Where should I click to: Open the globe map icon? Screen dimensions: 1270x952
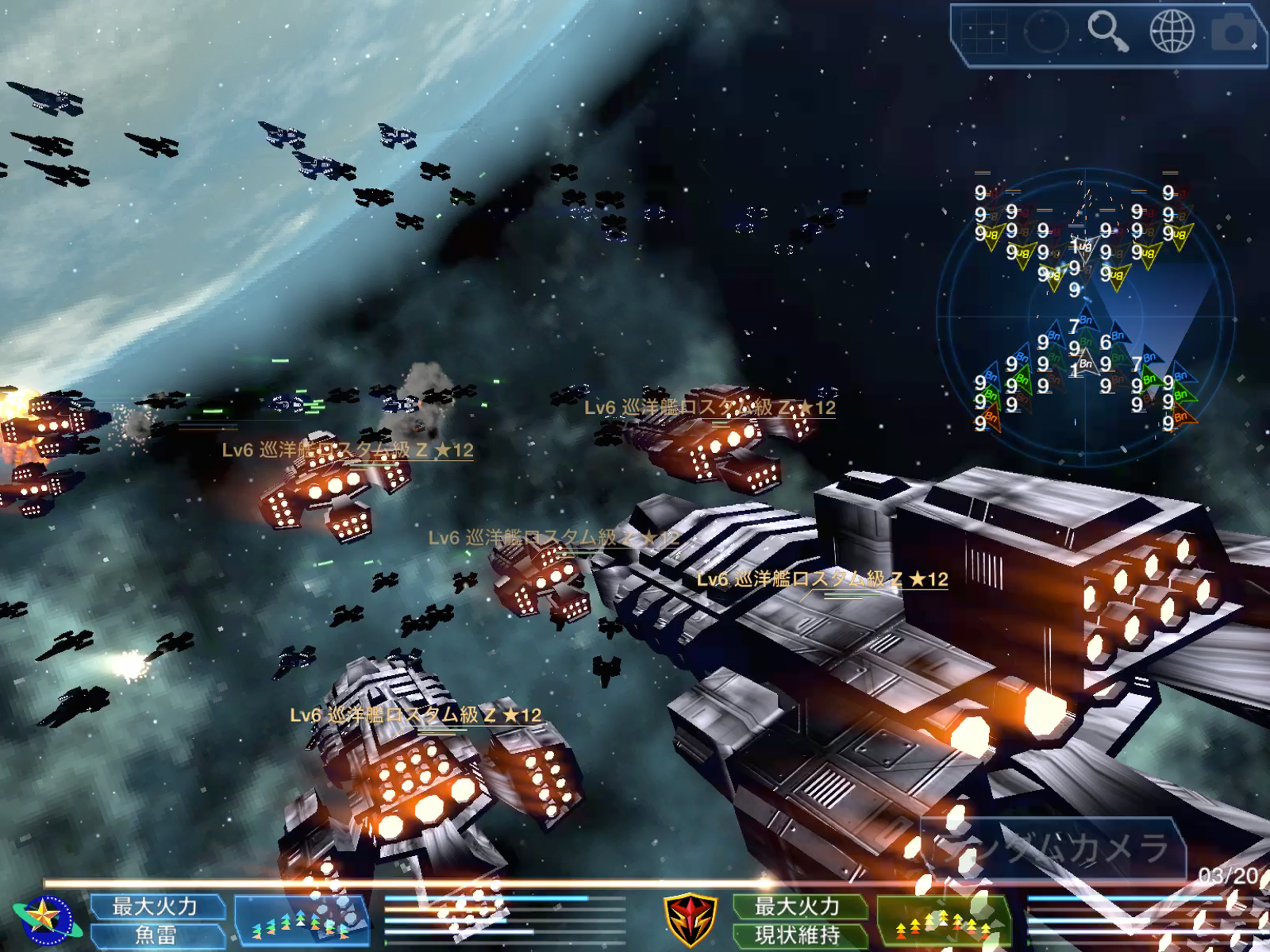pos(1172,32)
